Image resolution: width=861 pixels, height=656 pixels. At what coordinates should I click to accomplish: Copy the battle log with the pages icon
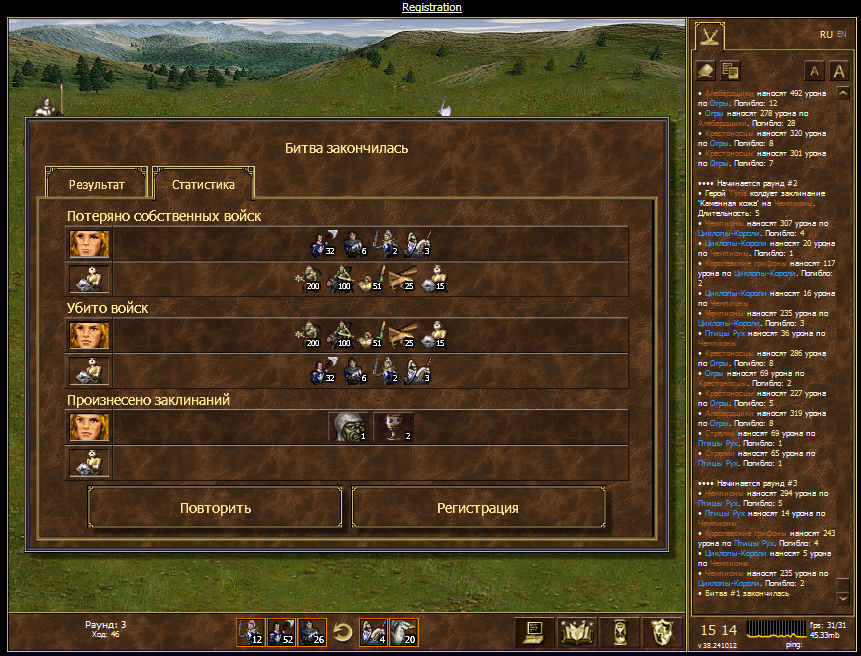click(x=730, y=70)
